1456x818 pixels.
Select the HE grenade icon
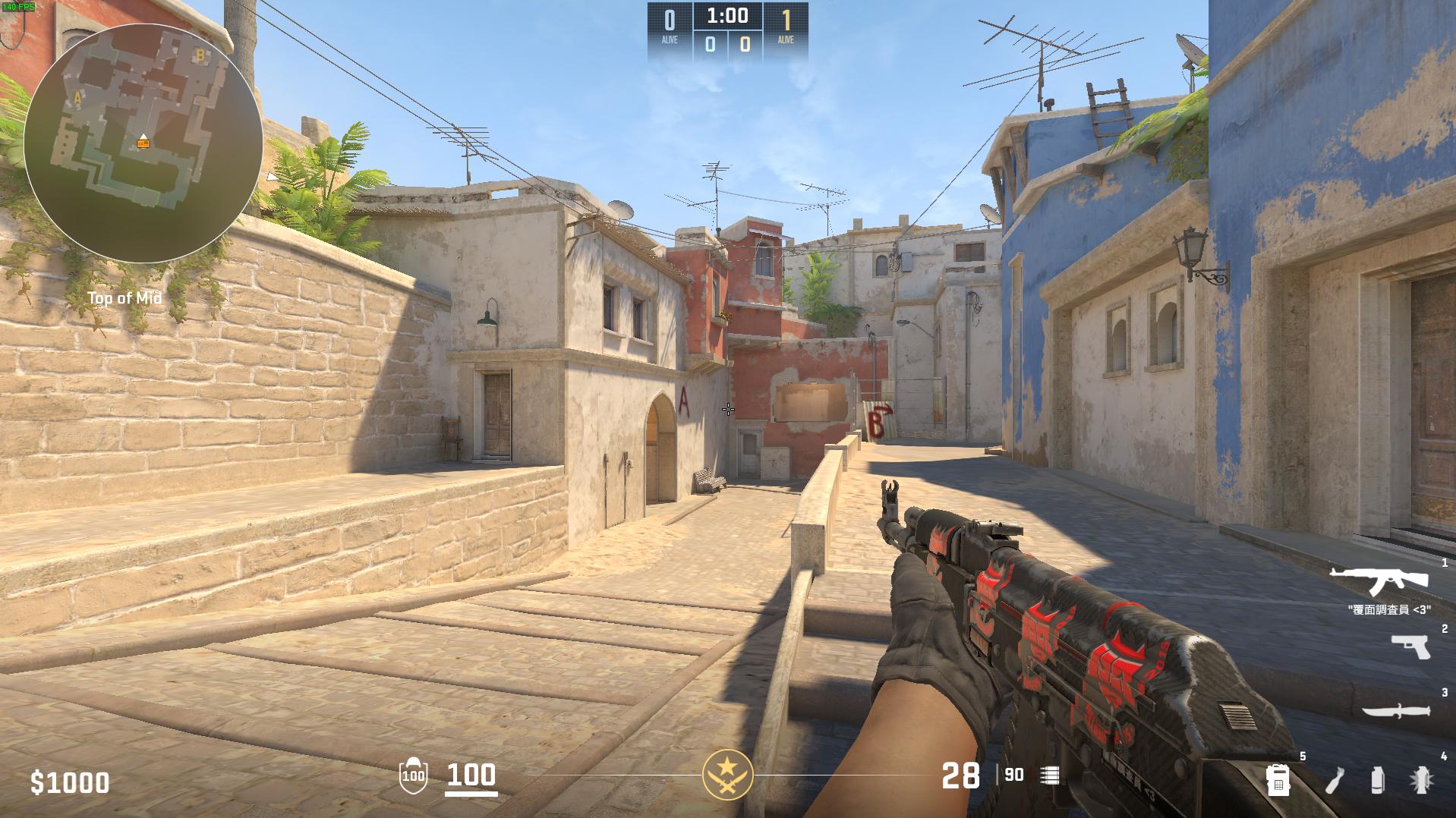1421,779
